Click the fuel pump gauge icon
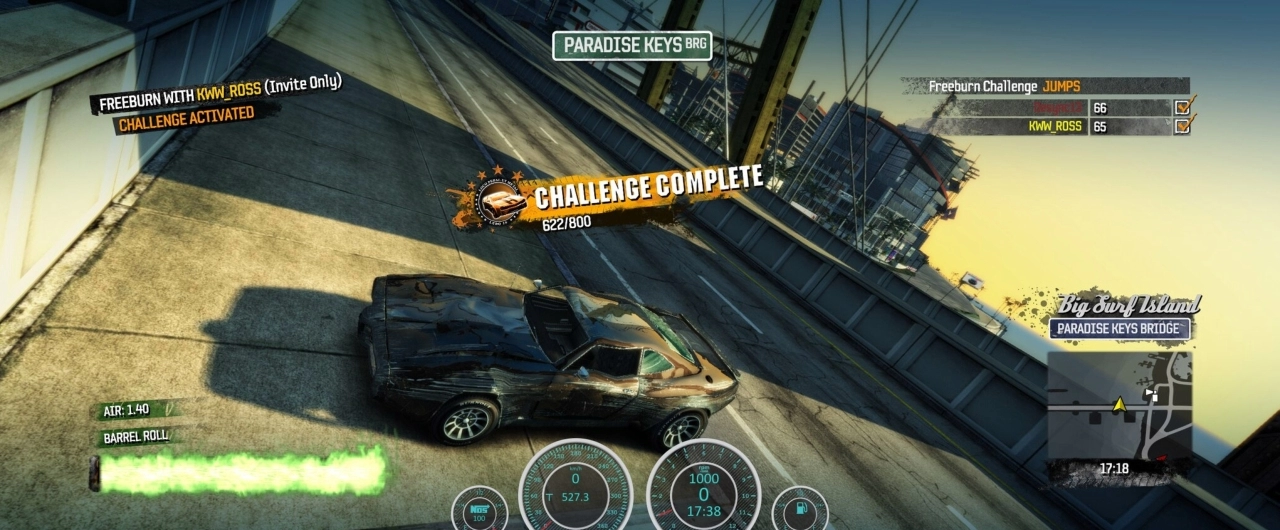The height and width of the screenshot is (530, 1280). tap(799, 508)
